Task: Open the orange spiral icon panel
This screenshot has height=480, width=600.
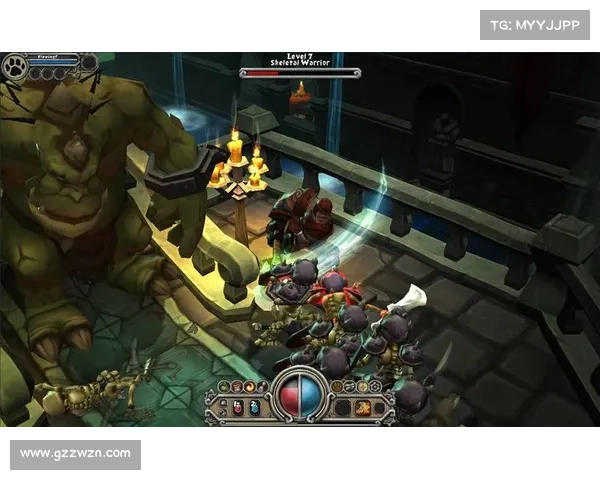Action: coord(249,386)
